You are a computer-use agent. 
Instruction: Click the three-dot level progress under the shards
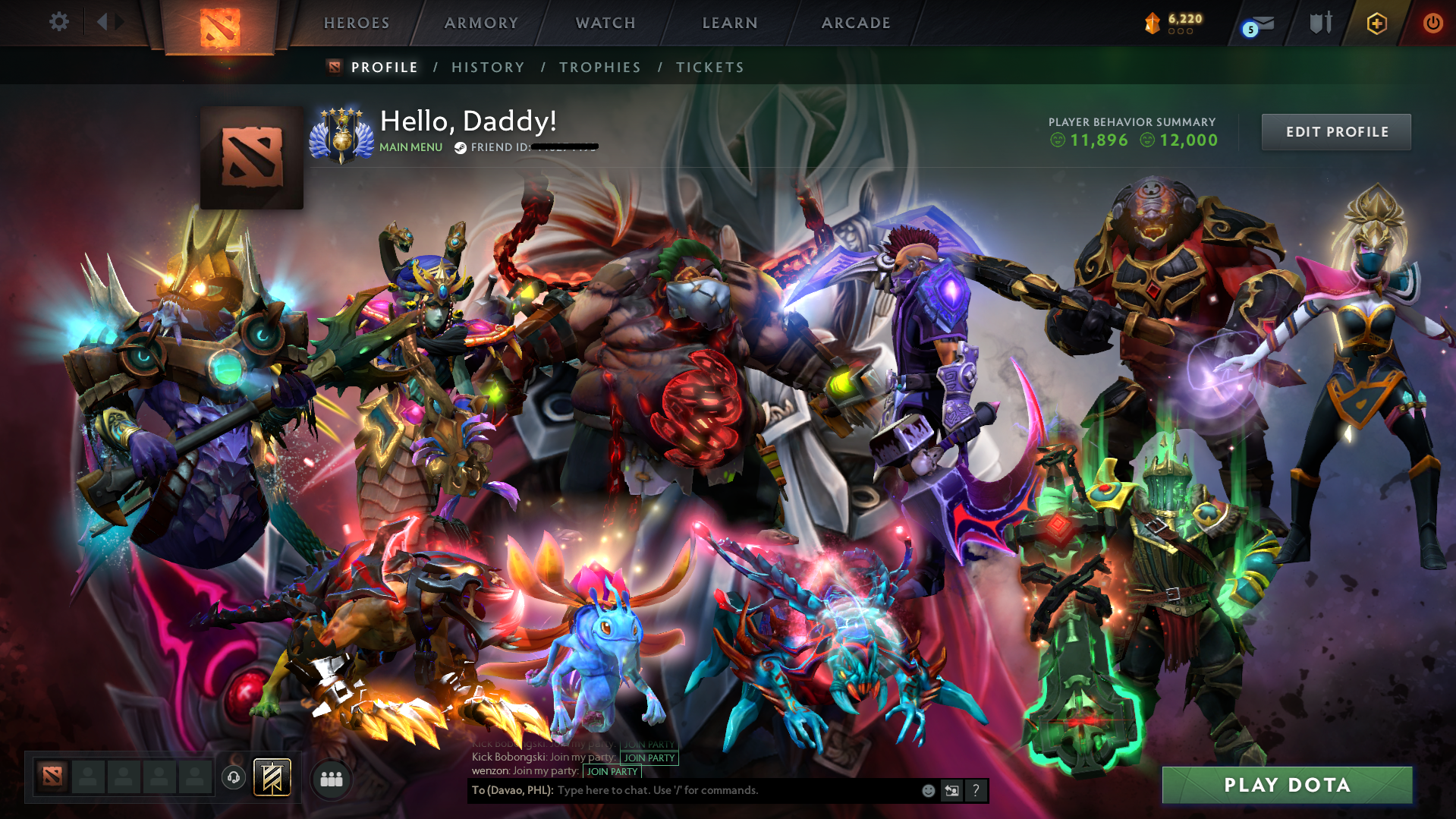(x=1181, y=33)
